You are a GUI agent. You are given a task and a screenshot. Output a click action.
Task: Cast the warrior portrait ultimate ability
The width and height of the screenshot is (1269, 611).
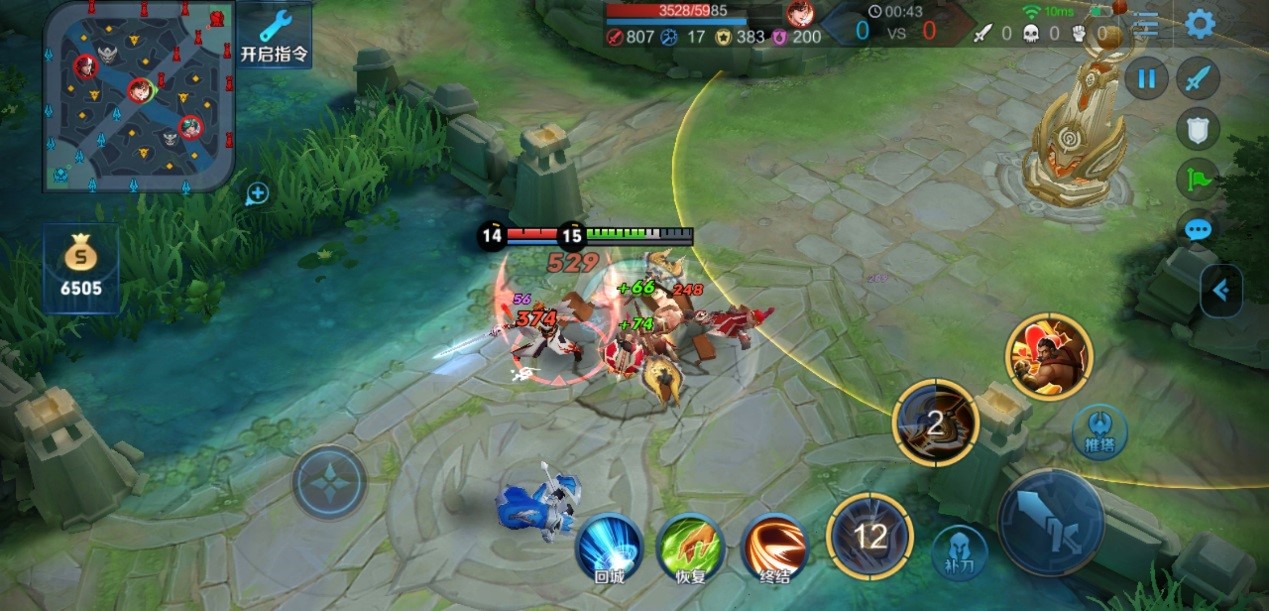(x=1049, y=356)
